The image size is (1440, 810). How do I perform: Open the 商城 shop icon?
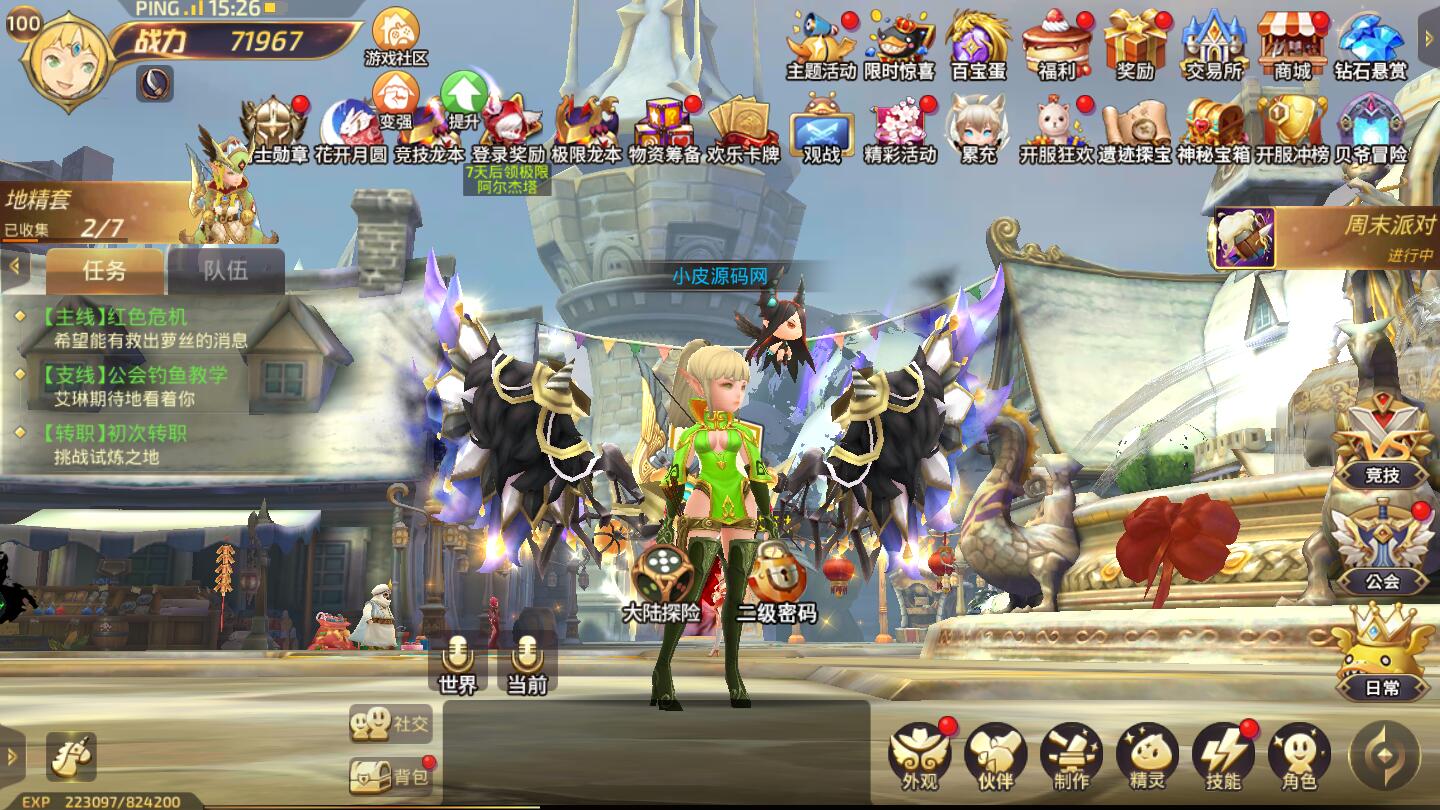tap(1292, 44)
